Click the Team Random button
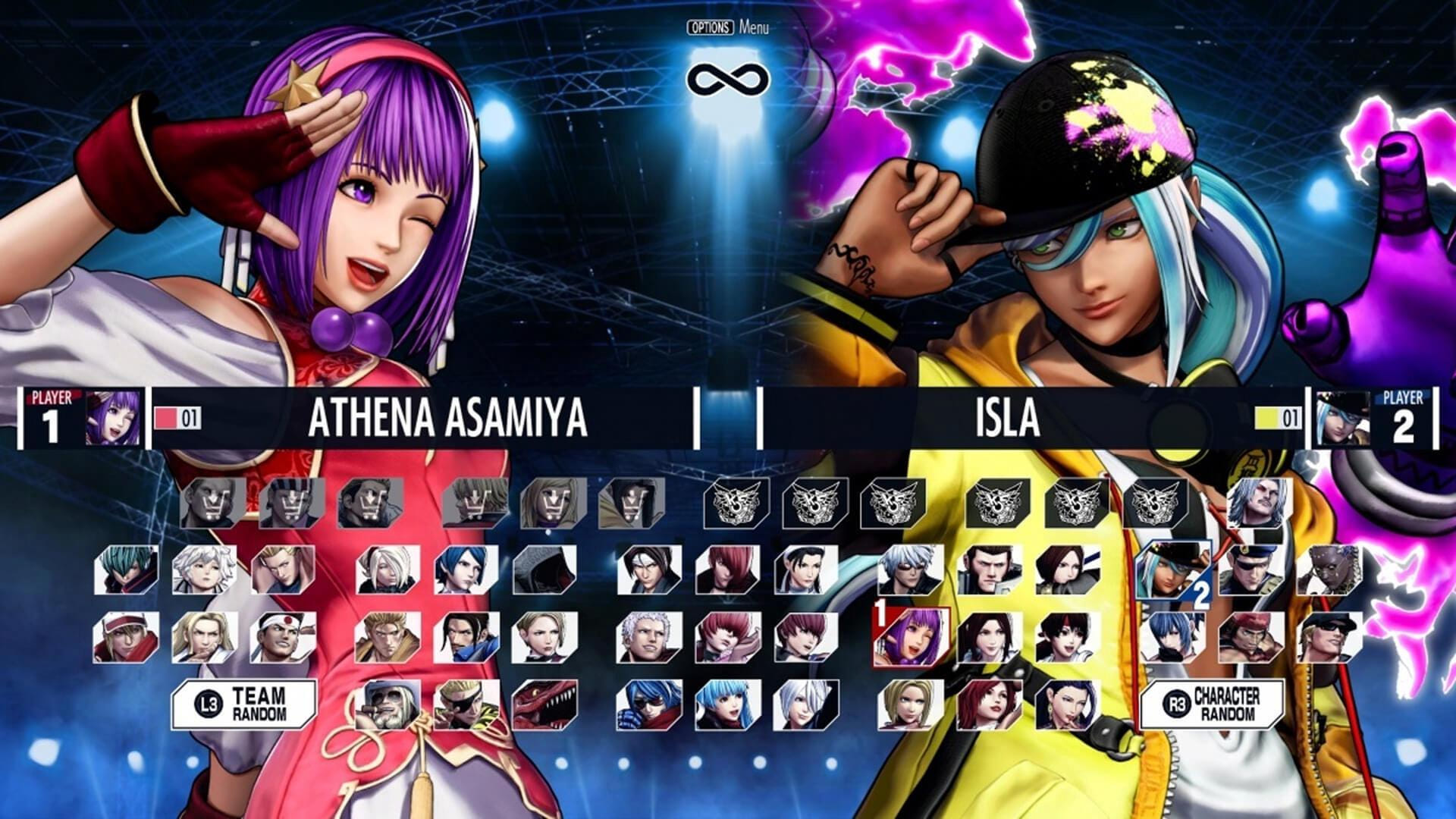Screen dimensions: 1456x819 pos(244,704)
